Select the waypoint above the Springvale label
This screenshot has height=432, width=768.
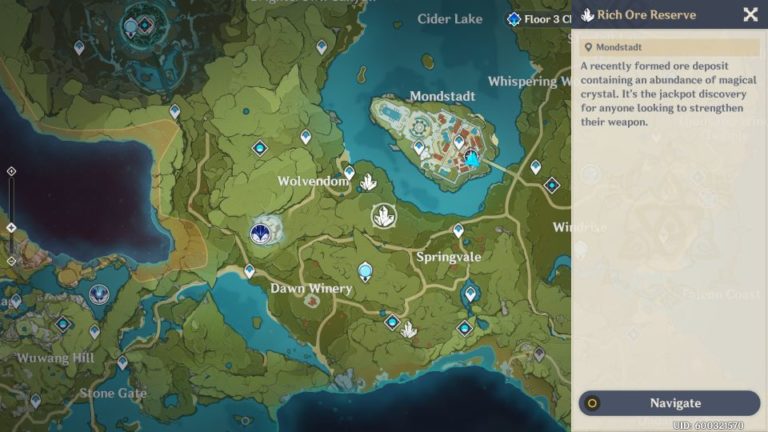tap(458, 230)
